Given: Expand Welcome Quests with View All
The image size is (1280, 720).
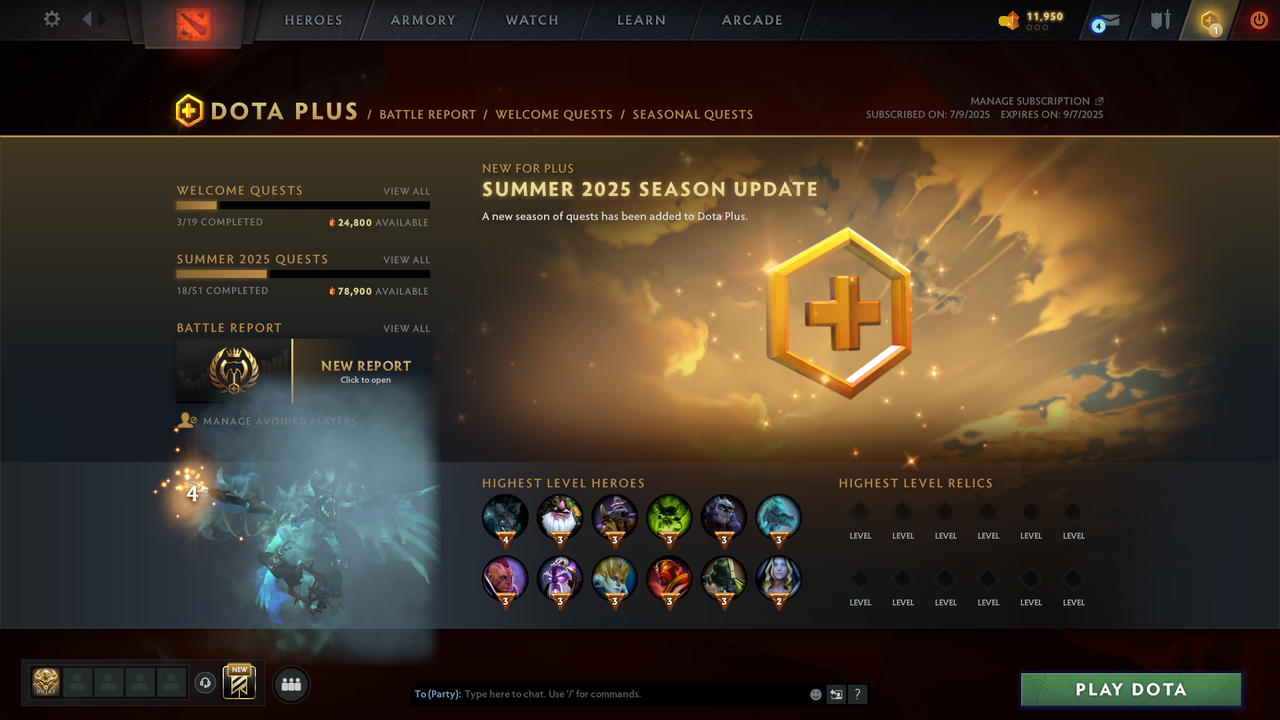Looking at the screenshot, I should (x=406, y=191).
